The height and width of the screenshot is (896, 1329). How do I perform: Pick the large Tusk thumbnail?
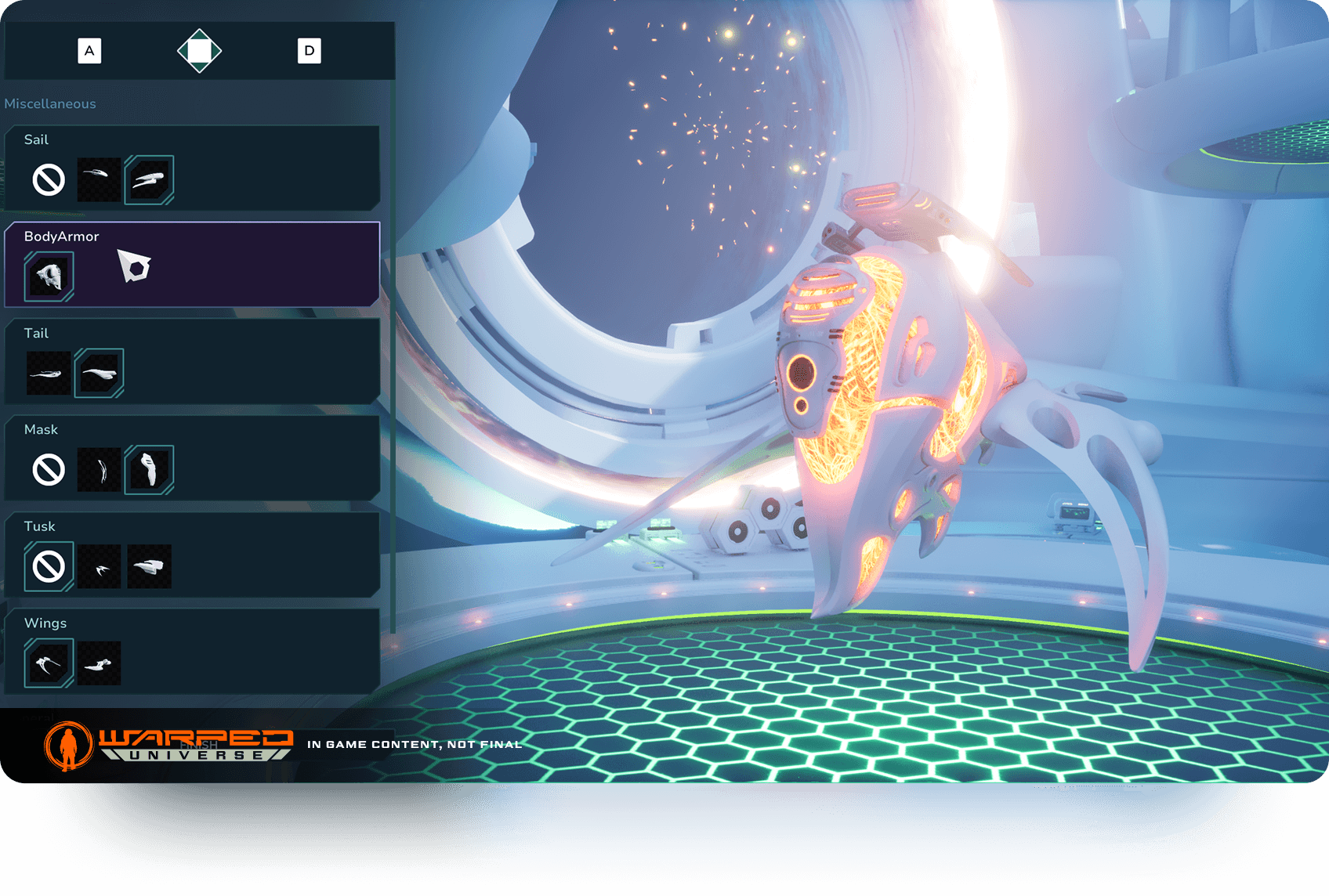point(149,566)
